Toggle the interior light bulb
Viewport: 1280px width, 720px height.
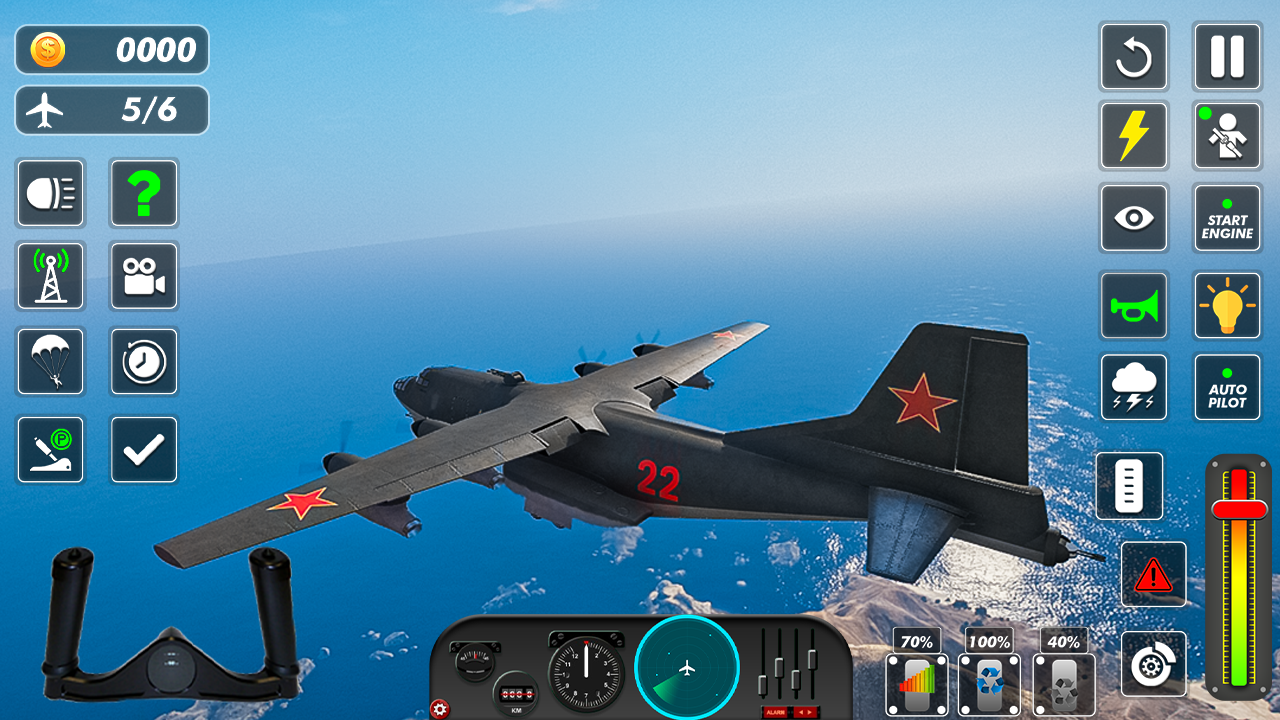[x=1227, y=306]
